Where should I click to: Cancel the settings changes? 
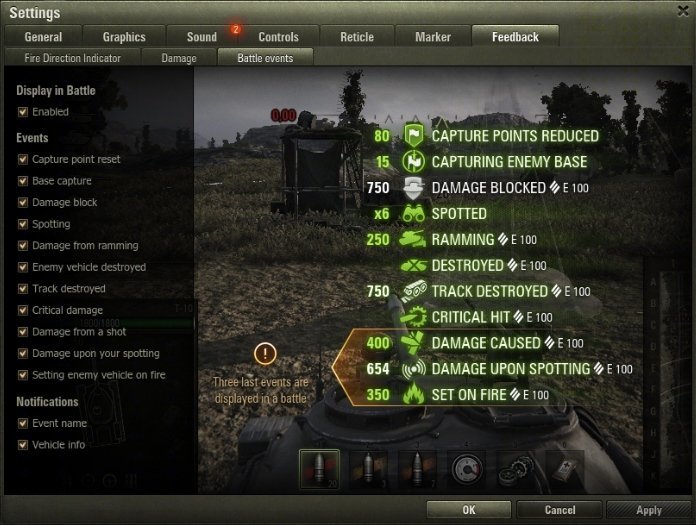click(x=560, y=510)
